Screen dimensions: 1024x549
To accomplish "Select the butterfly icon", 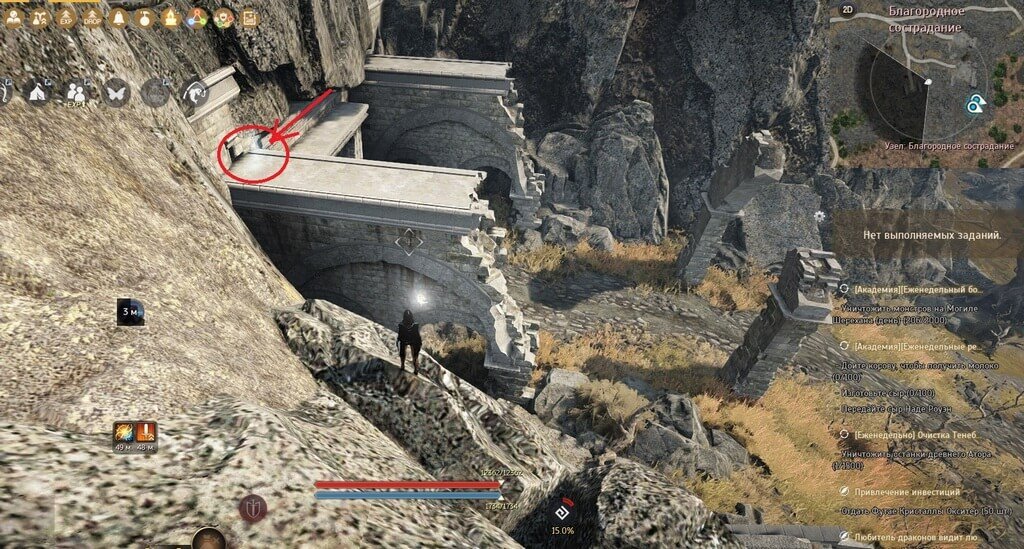I will point(117,92).
